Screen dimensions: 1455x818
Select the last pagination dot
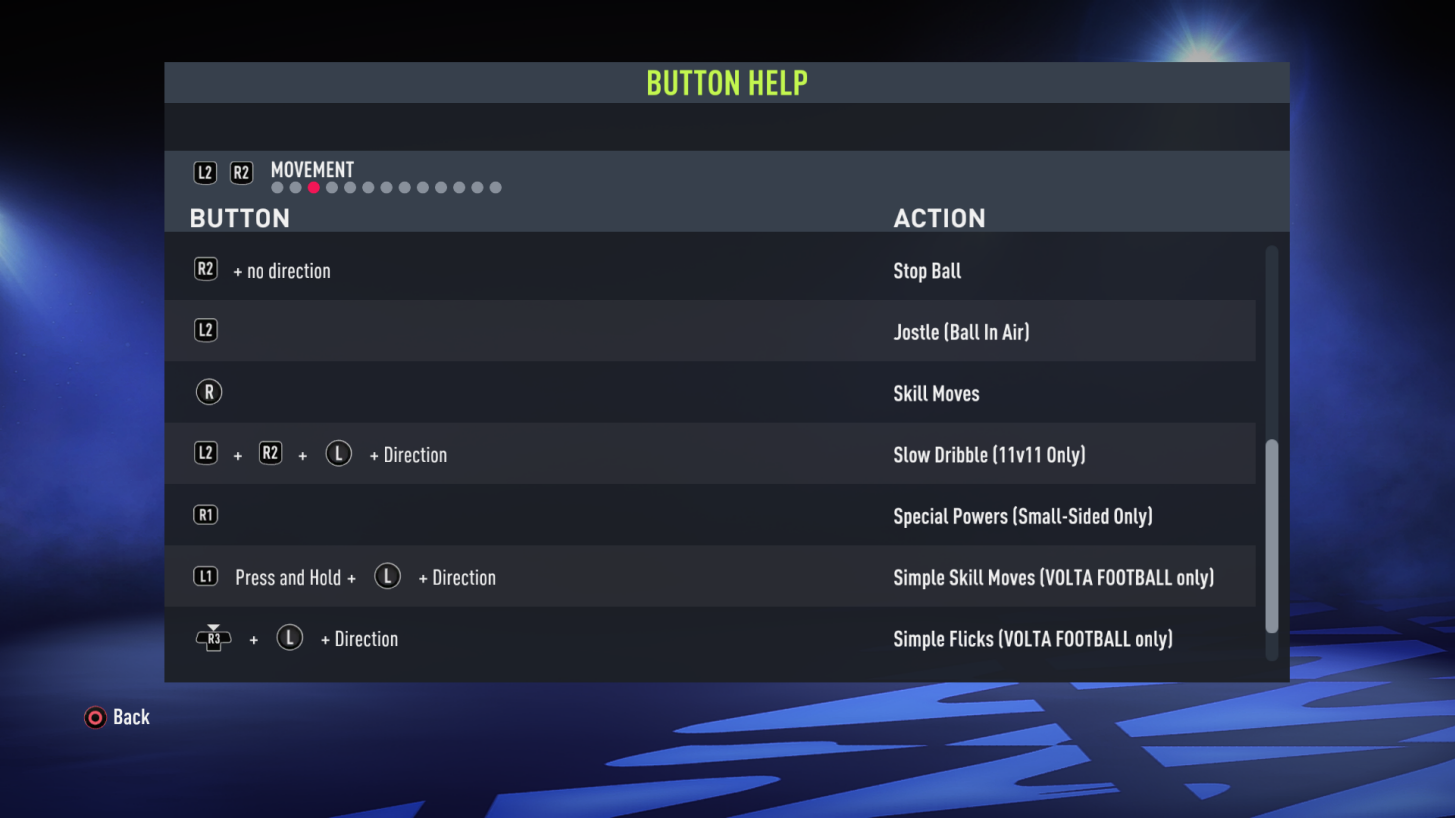[495, 187]
